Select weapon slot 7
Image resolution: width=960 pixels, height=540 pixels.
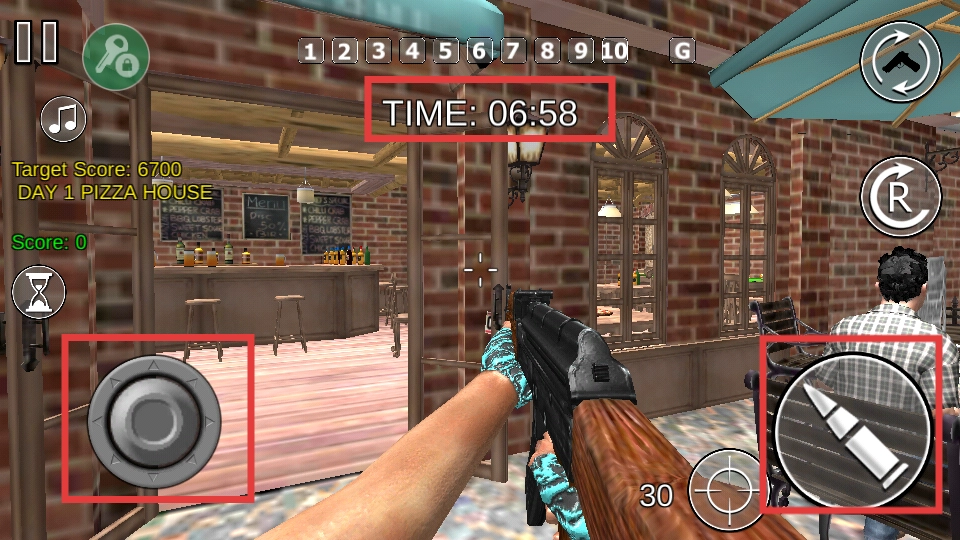(x=514, y=51)
